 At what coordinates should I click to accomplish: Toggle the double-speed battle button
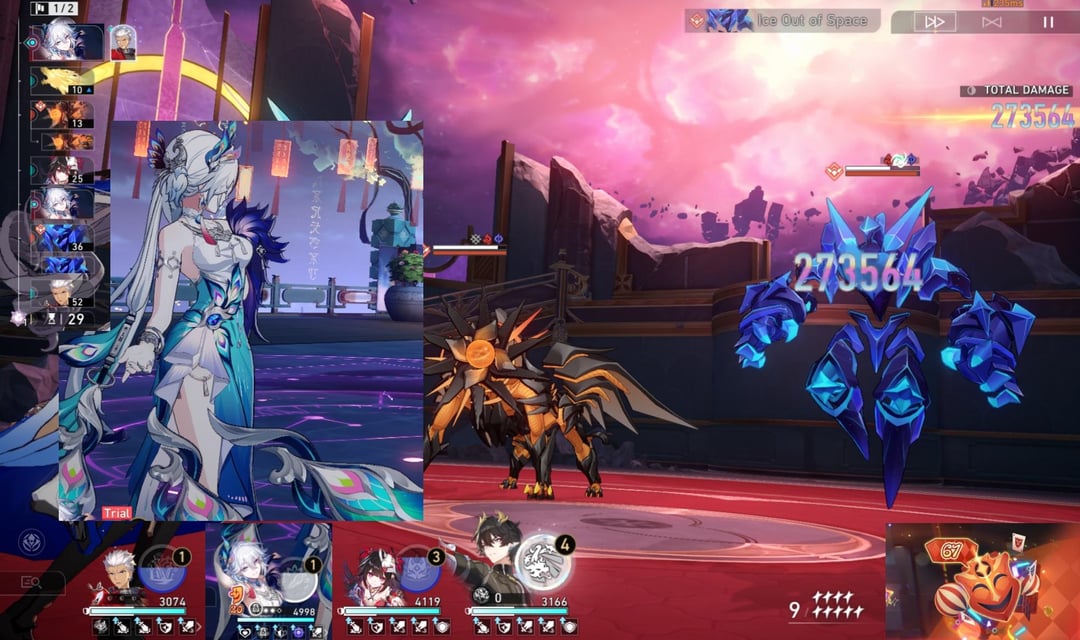934,21
